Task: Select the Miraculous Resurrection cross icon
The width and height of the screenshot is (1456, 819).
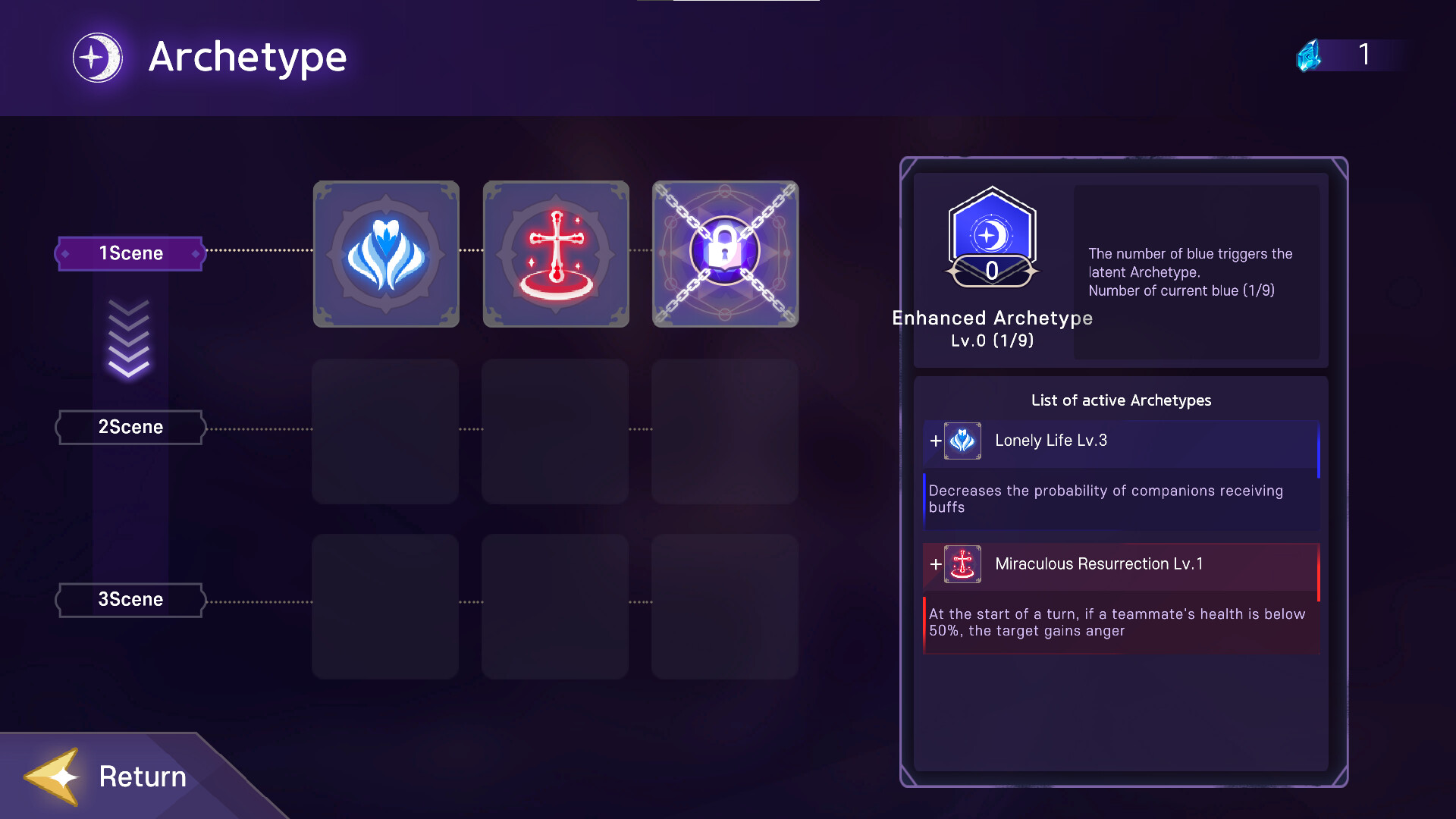Action: (555, 253)
